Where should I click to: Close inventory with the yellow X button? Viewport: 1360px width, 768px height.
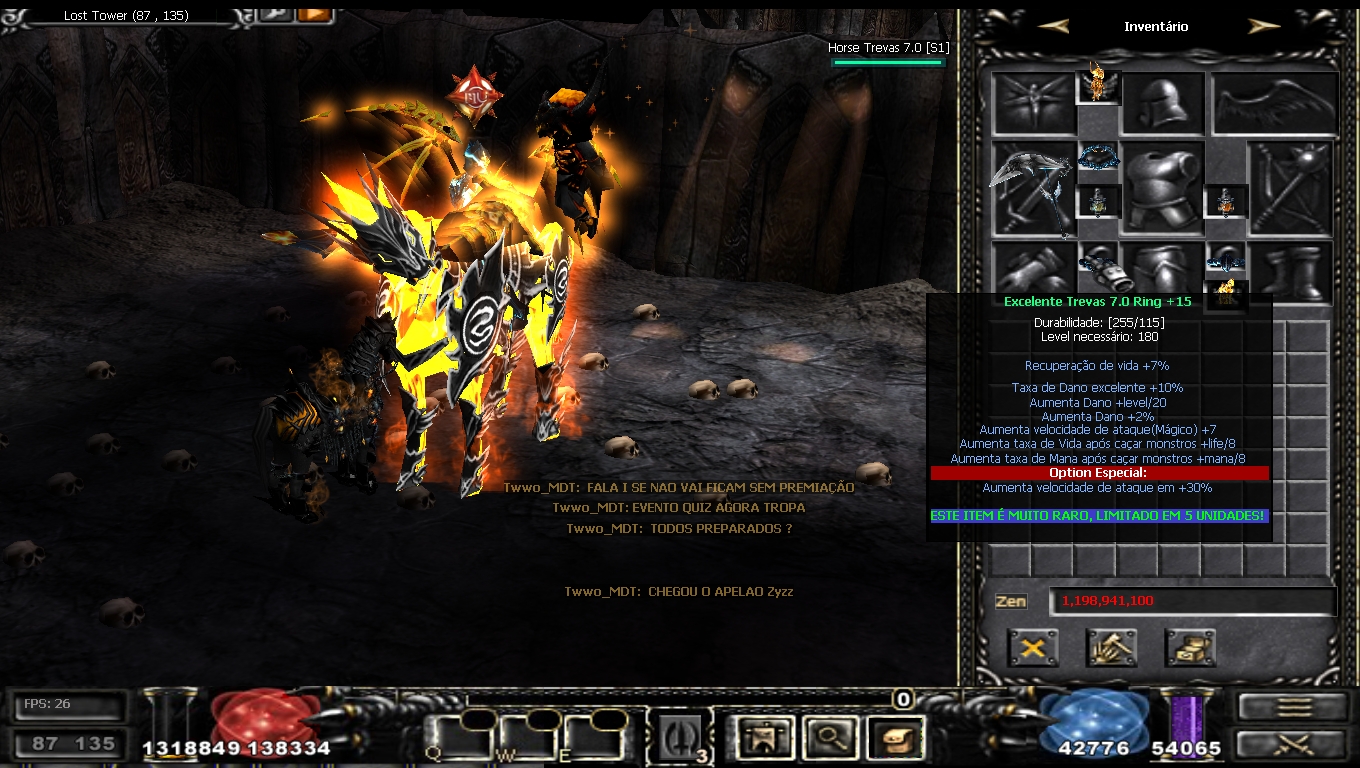(1033, 648)
